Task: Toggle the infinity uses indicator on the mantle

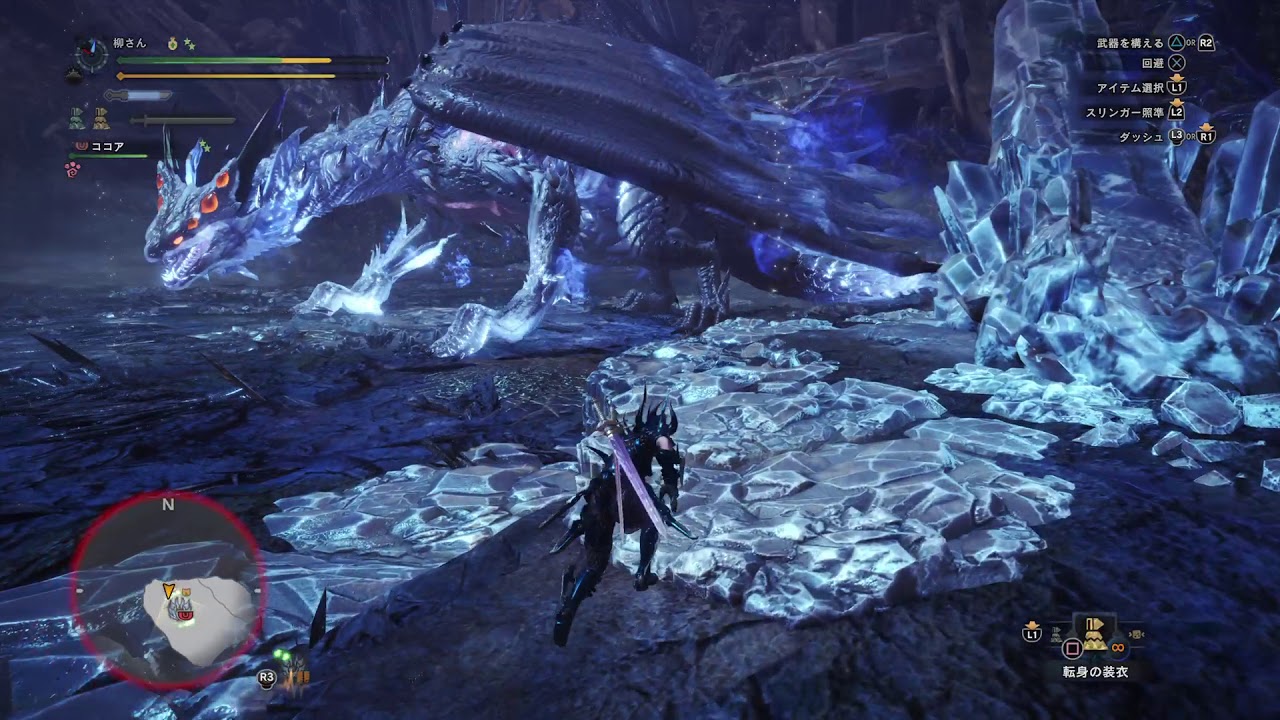Action: pyautogui.click(x=1117, y=647)
